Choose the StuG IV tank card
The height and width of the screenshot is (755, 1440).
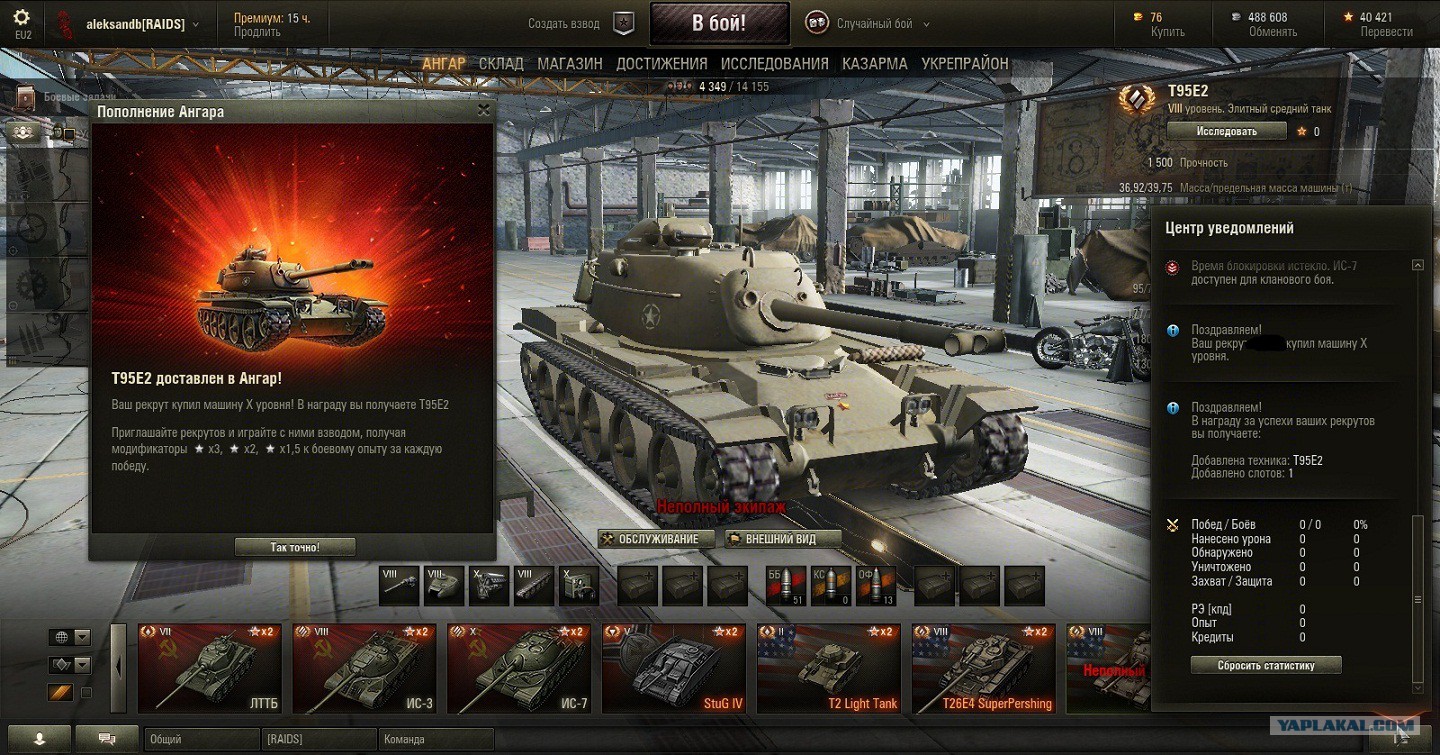tap(673, 668)
